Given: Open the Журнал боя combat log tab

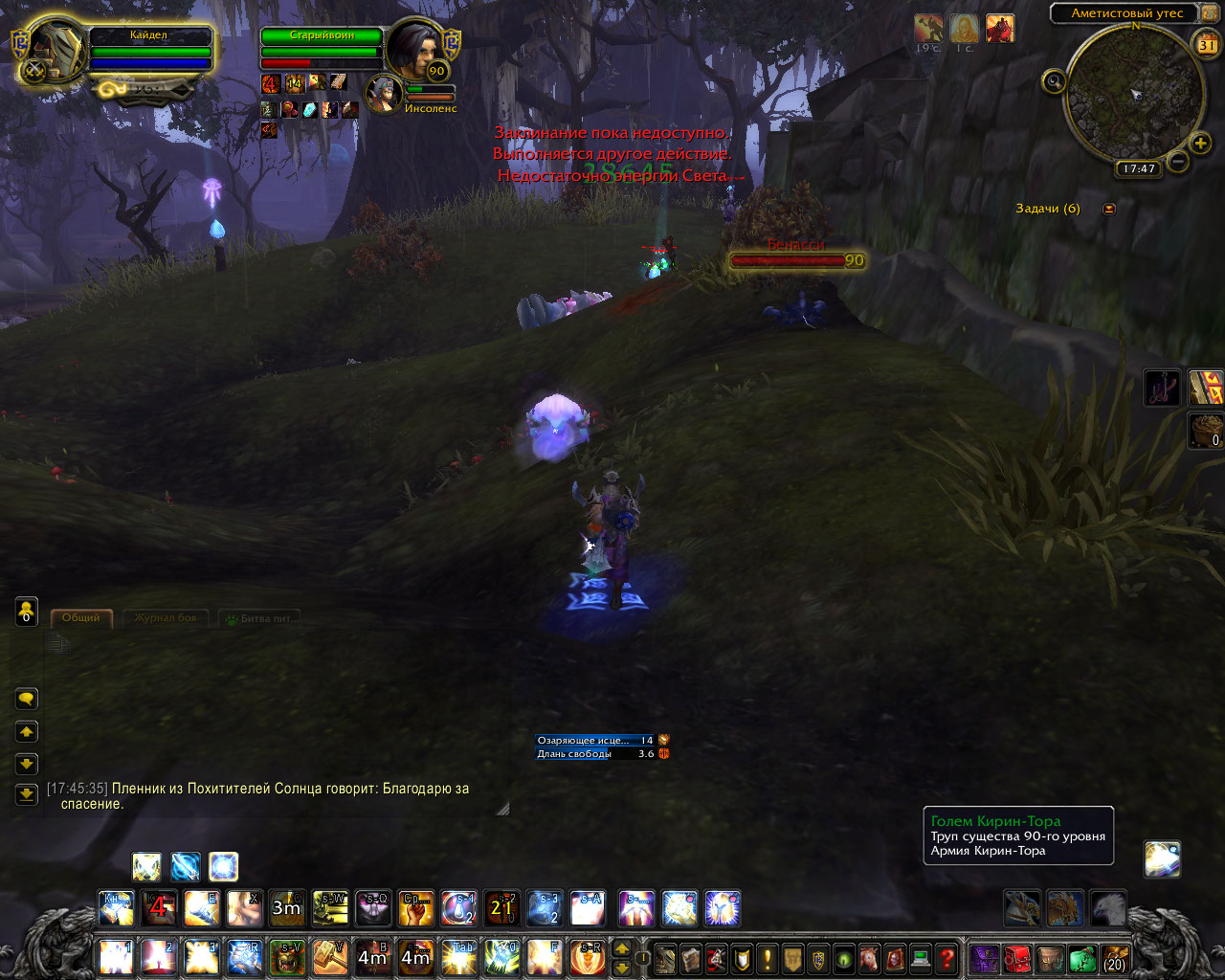Looking at the screenshot, I should pyautogui.click(x=166, y=618).
